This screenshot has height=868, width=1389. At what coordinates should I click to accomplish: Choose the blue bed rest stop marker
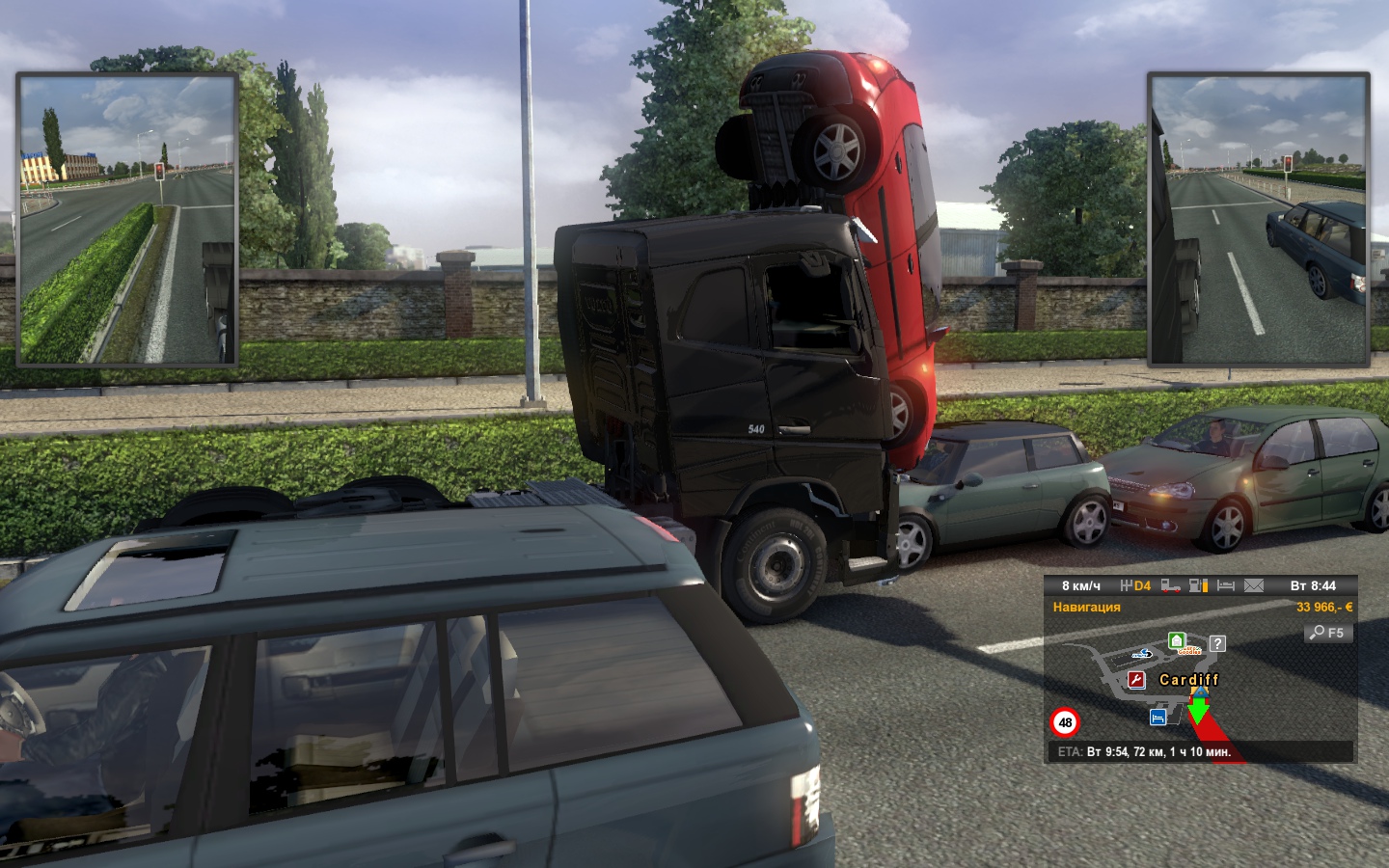coord(1157,717)
